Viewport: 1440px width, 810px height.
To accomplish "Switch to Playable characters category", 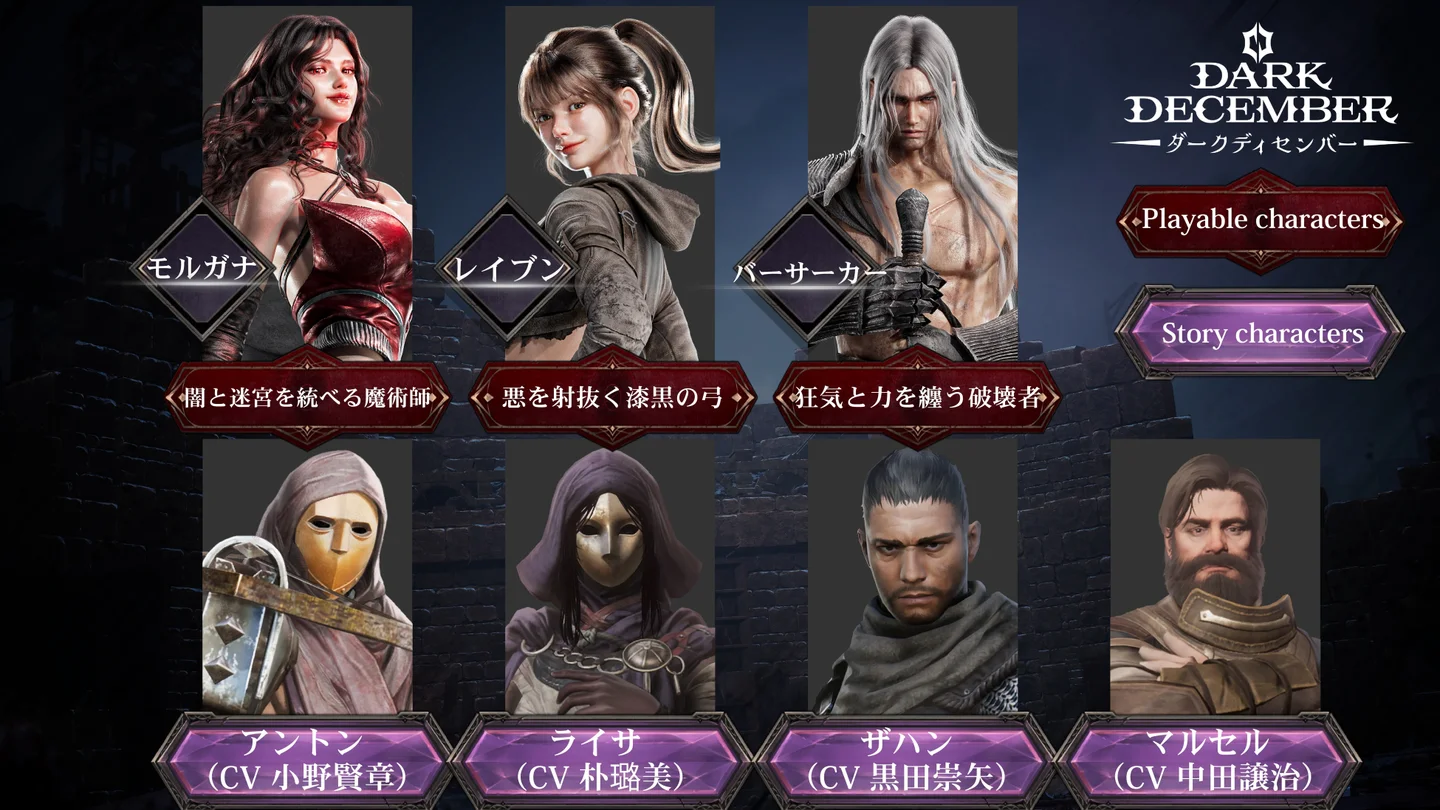I will click(1260, 220).
